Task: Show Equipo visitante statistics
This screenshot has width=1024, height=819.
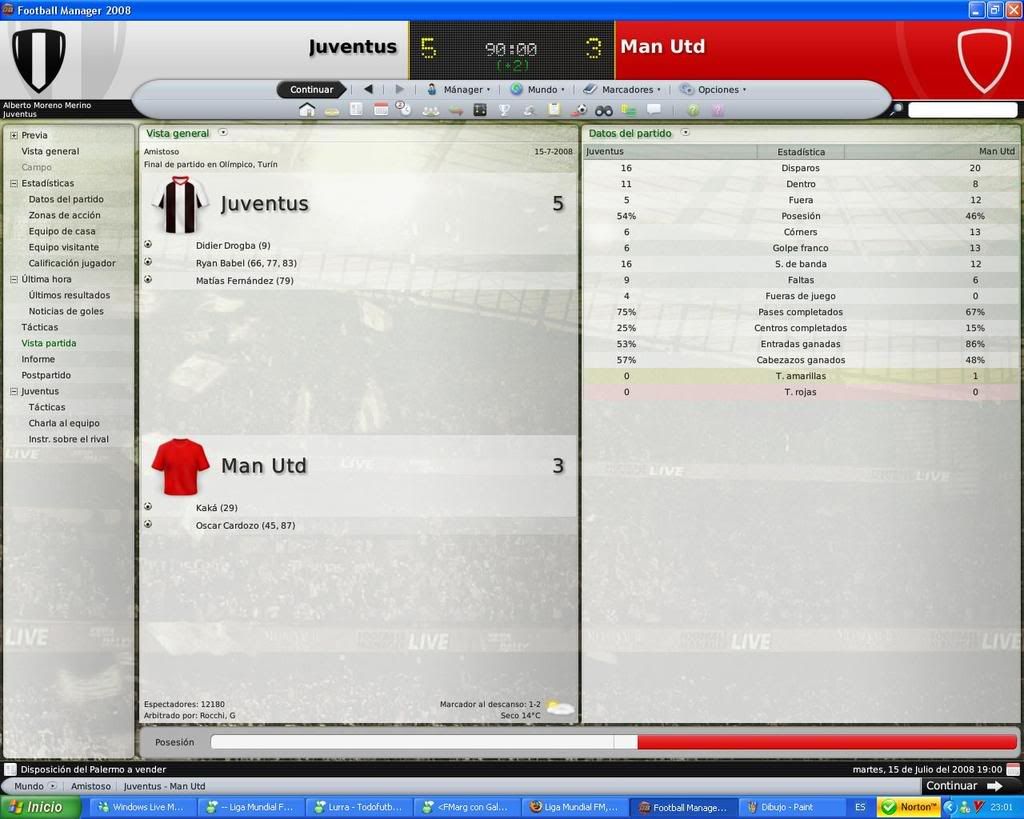Action: pos(64,247)
